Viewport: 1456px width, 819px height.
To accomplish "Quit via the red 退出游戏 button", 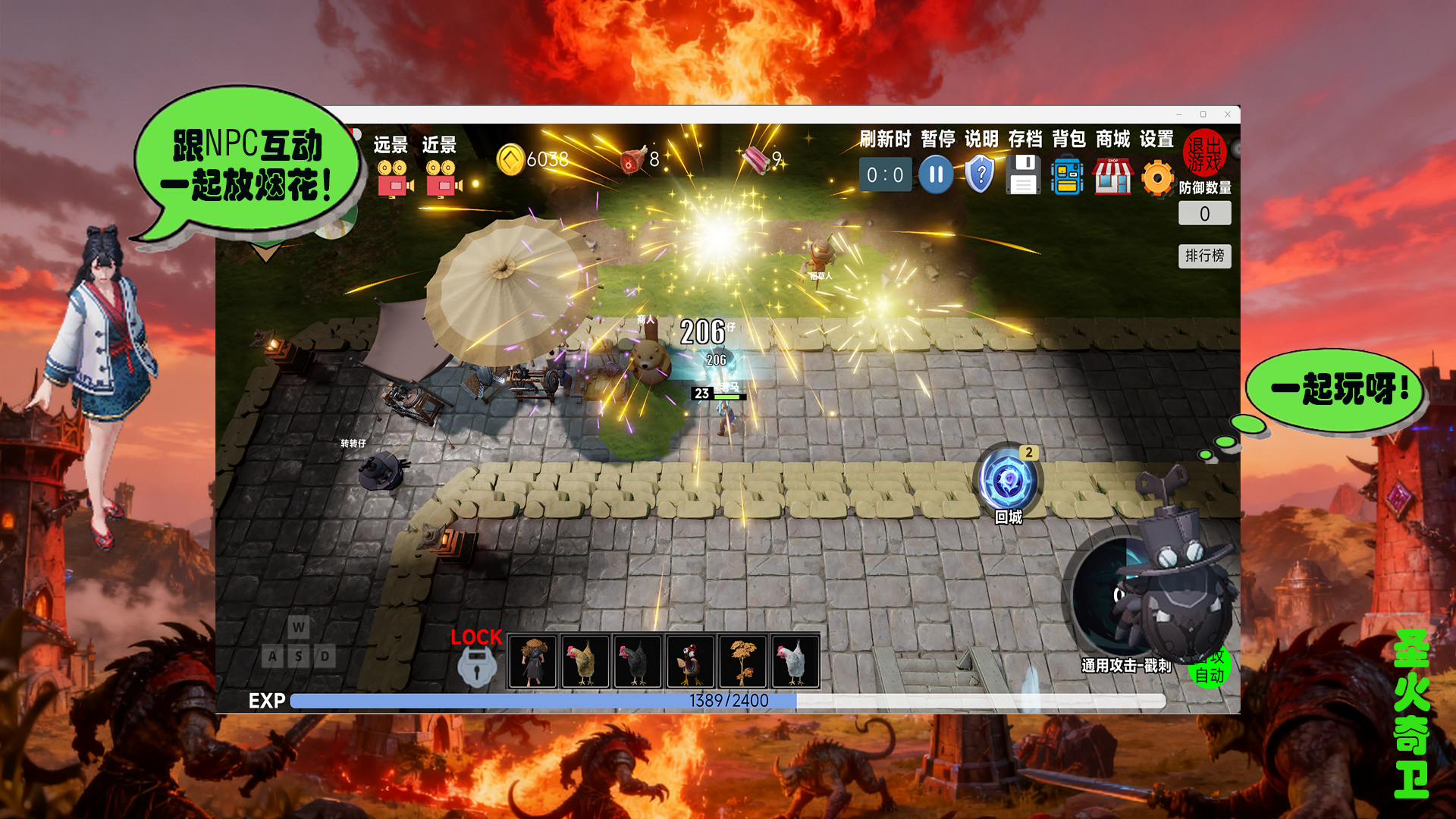I will 1203,152.
